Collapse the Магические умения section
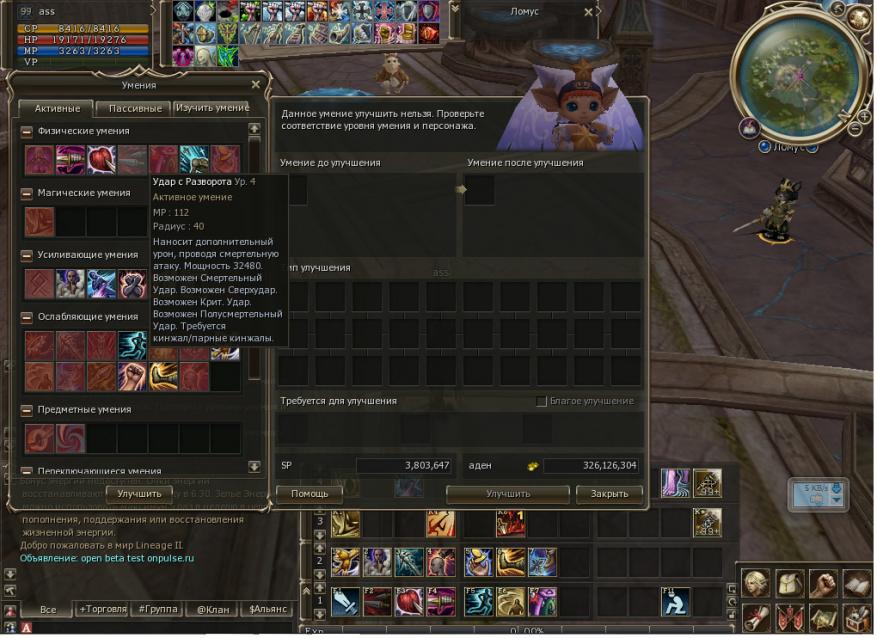Image resolution: width=877 pixels, height=638 pixels. click(x=27, y=193)
